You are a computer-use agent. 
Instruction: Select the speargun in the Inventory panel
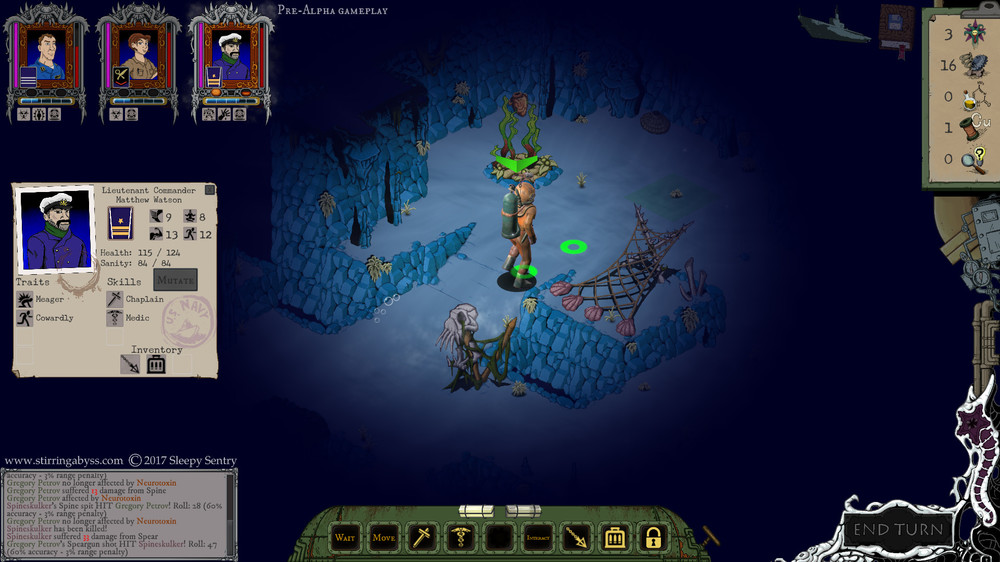click(131, 365)
